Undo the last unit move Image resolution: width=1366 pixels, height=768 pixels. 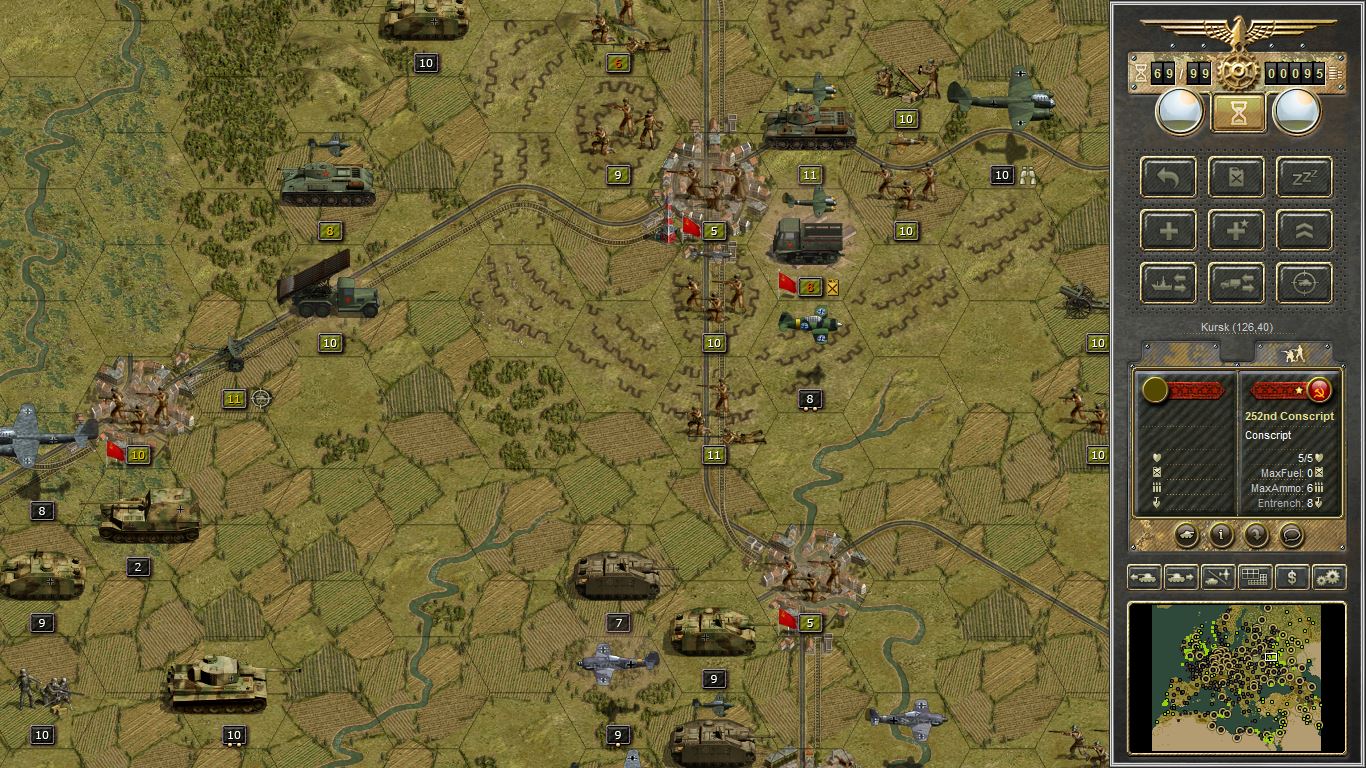(x=1167, y=177)
